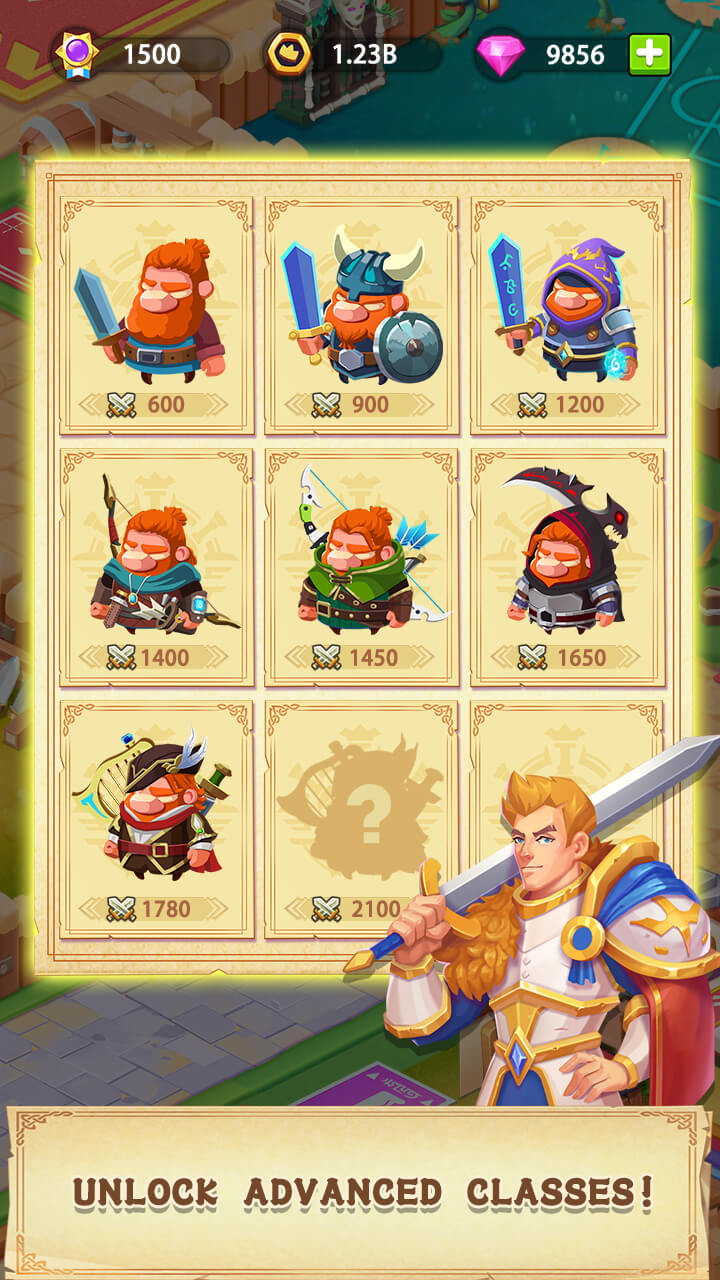Choose the horned-helmet viking card with 900
The width and height of the screenshot is (720, 1280).
(x=362, y=315)
